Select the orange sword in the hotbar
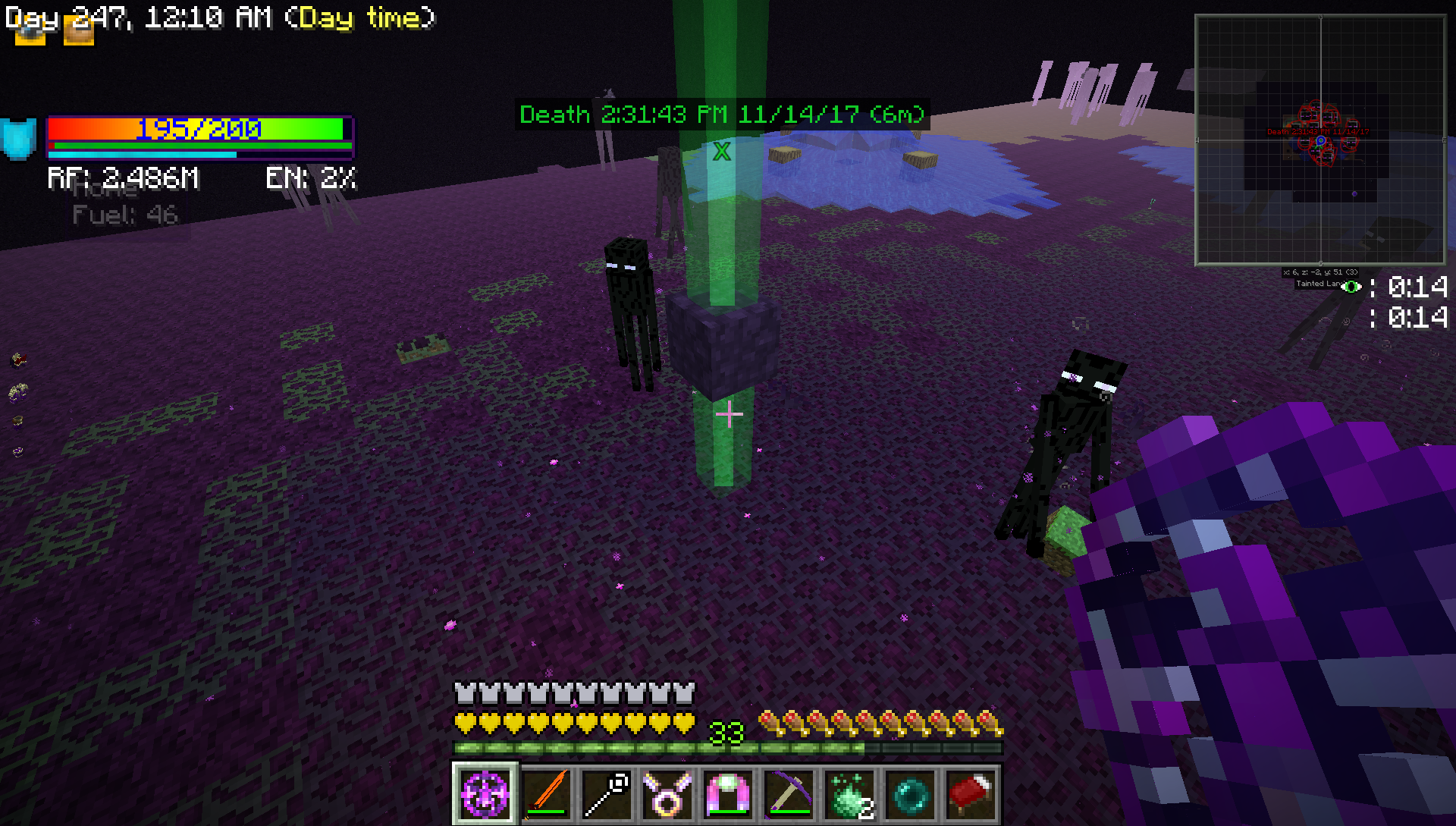This screenshot has height=826, width=1456. pyautogui.click(x=546, y=793)
